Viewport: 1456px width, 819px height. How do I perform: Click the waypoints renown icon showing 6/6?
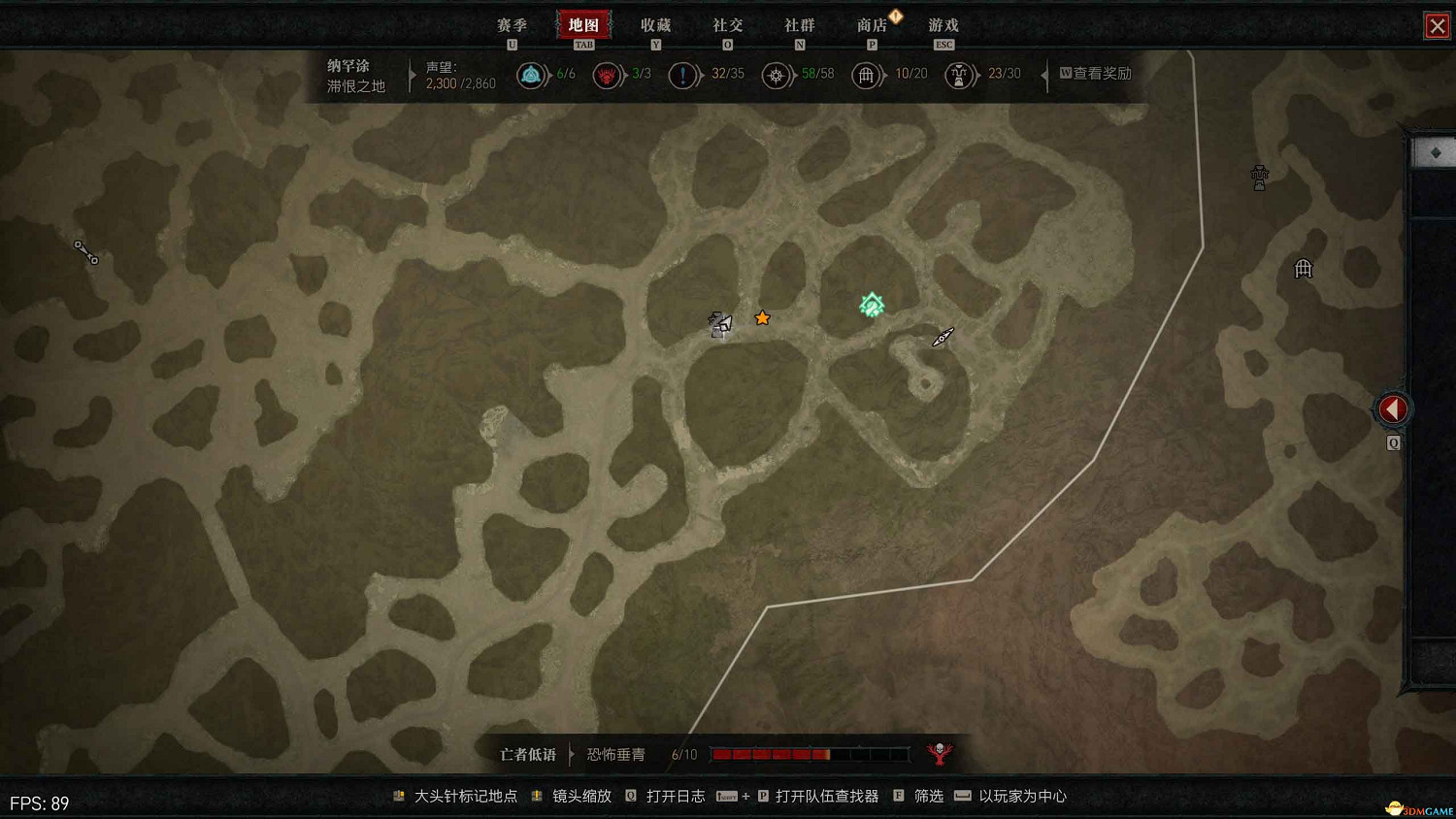coord(532,74)
